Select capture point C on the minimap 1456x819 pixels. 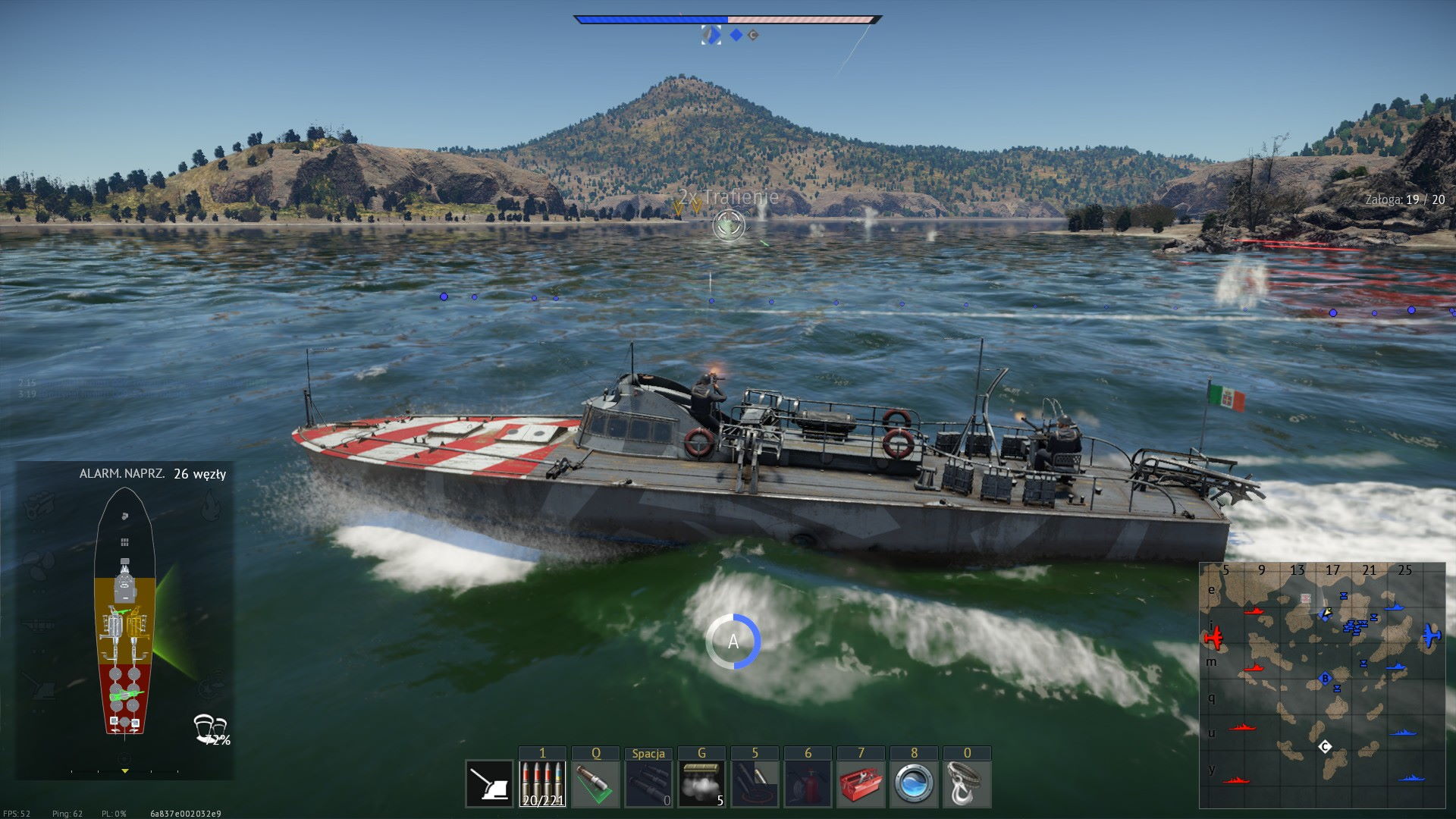tap(1325, 747)
